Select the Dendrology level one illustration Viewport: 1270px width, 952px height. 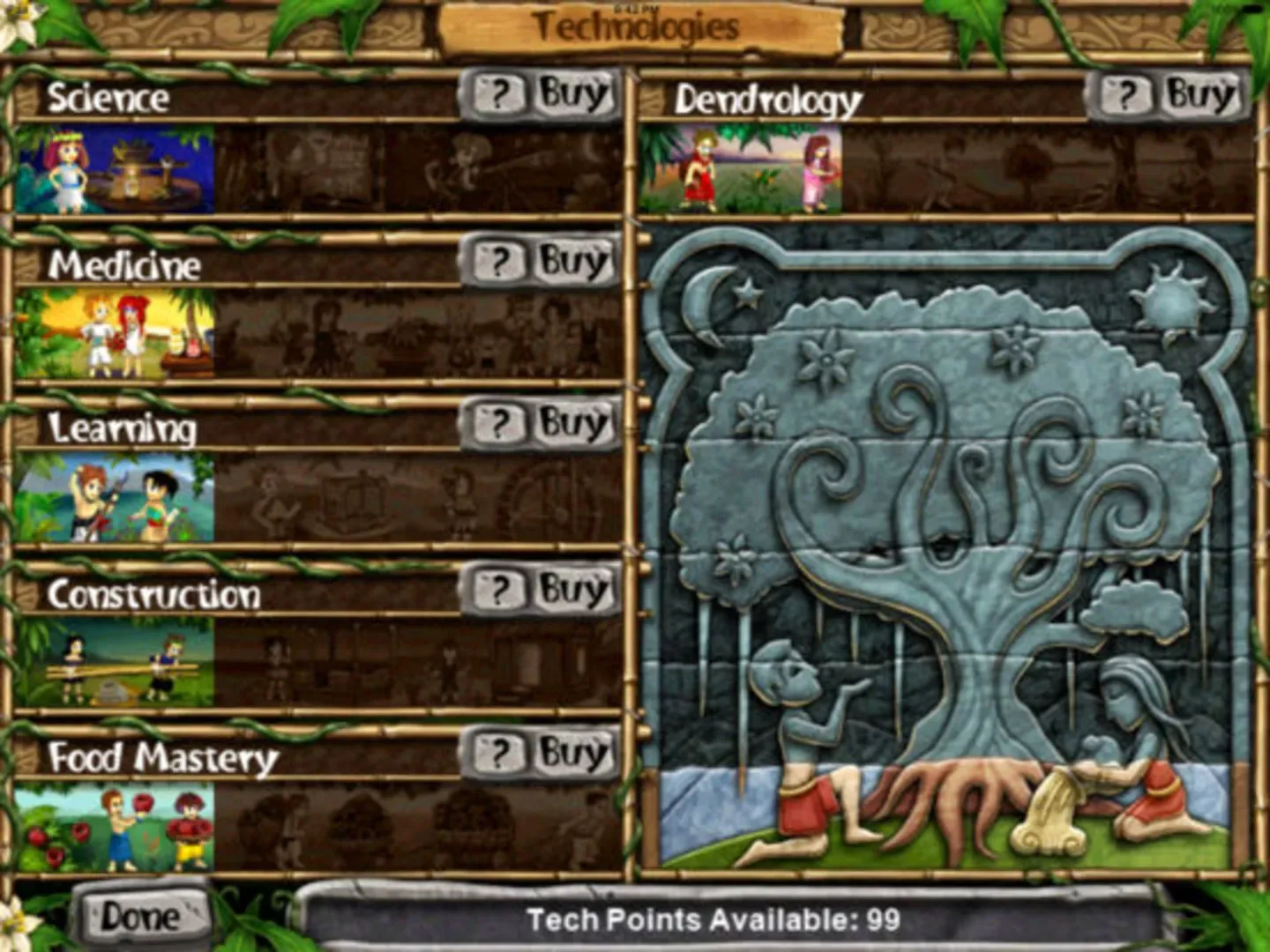coord(745,167)
